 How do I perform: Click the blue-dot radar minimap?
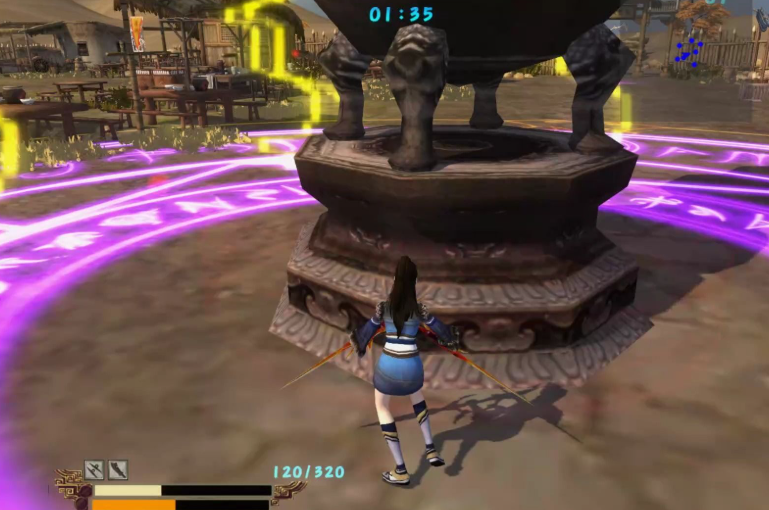(x=688, y=51)
